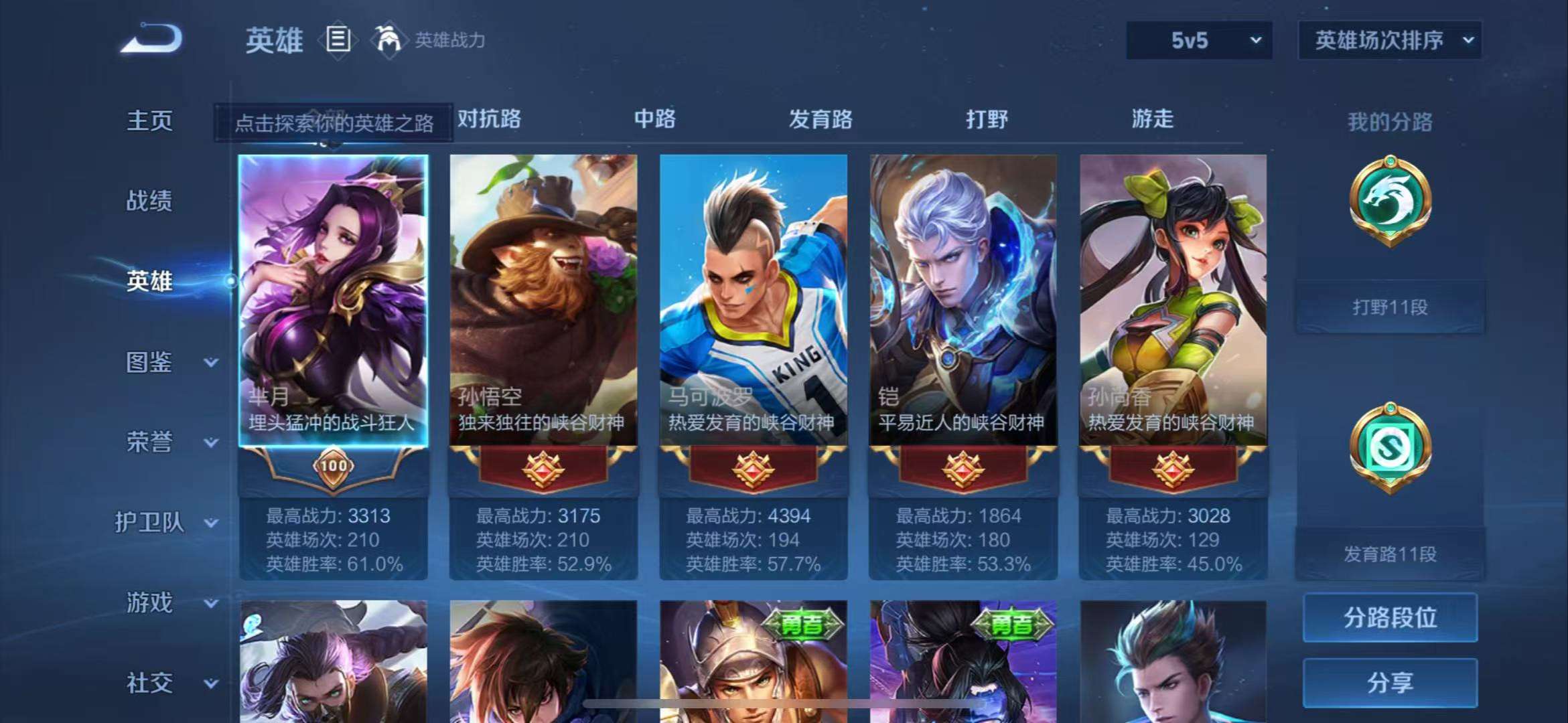The height and width of the screenshot is (723, 1568).
Task: Click the 英雄战力 helmet badge icon
Action: point(387,40)
